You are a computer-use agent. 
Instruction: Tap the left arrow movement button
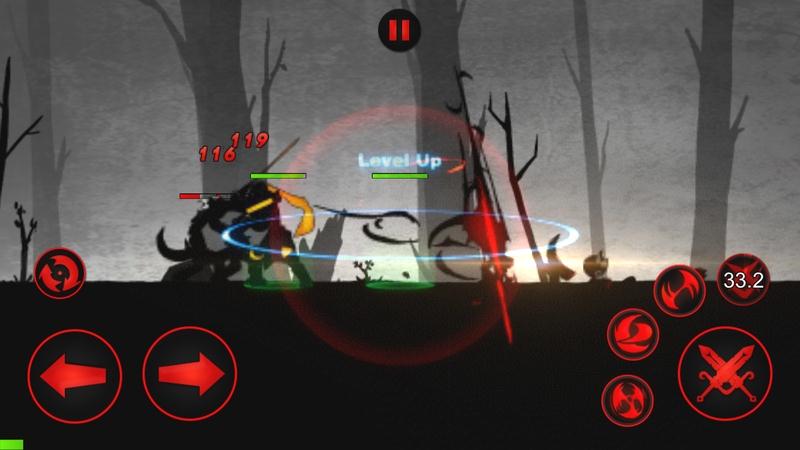click(x=74, y=374)
